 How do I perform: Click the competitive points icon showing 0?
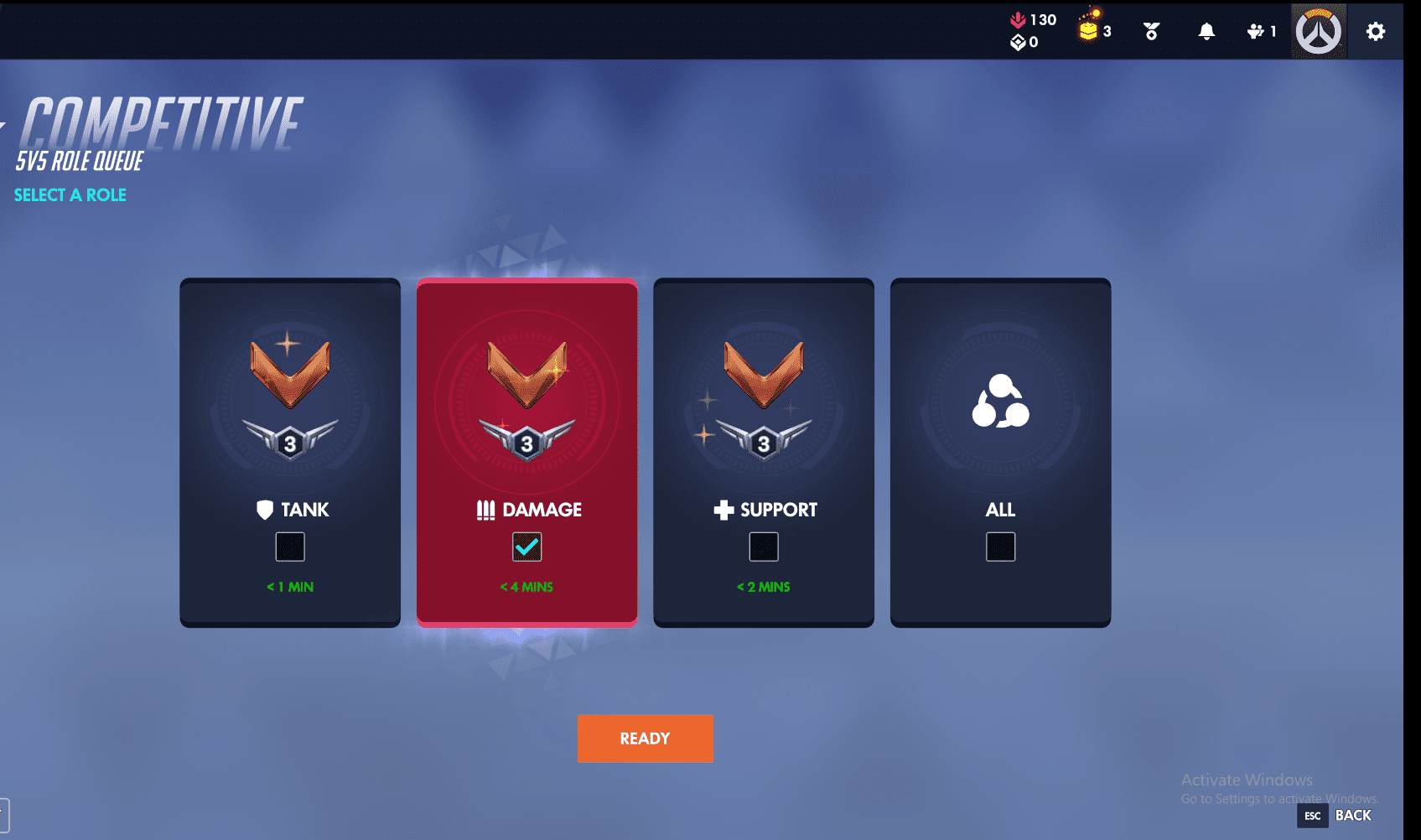click(x=1017, y=44)
